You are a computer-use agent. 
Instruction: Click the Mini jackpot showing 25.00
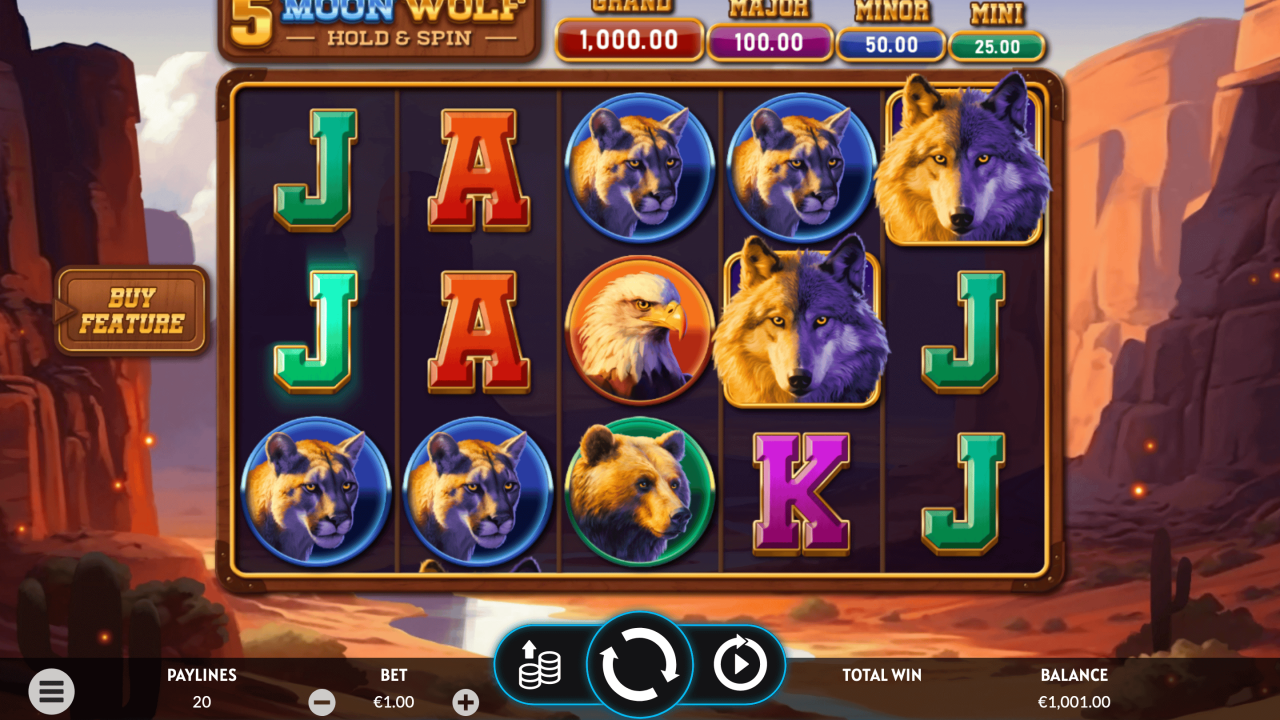coord(997,42)
